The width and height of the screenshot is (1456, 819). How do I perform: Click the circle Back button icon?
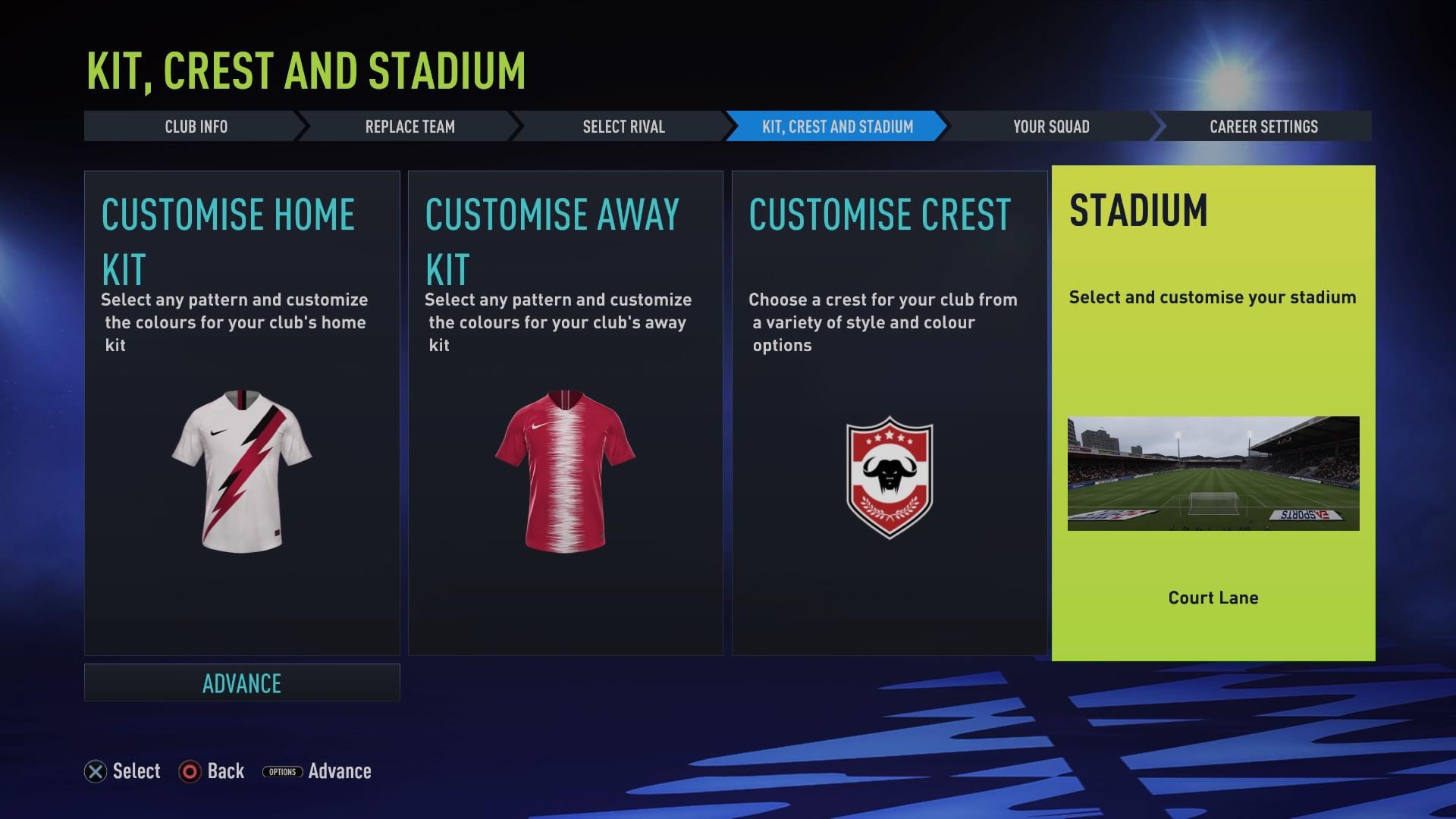click(x=189, y=771)
